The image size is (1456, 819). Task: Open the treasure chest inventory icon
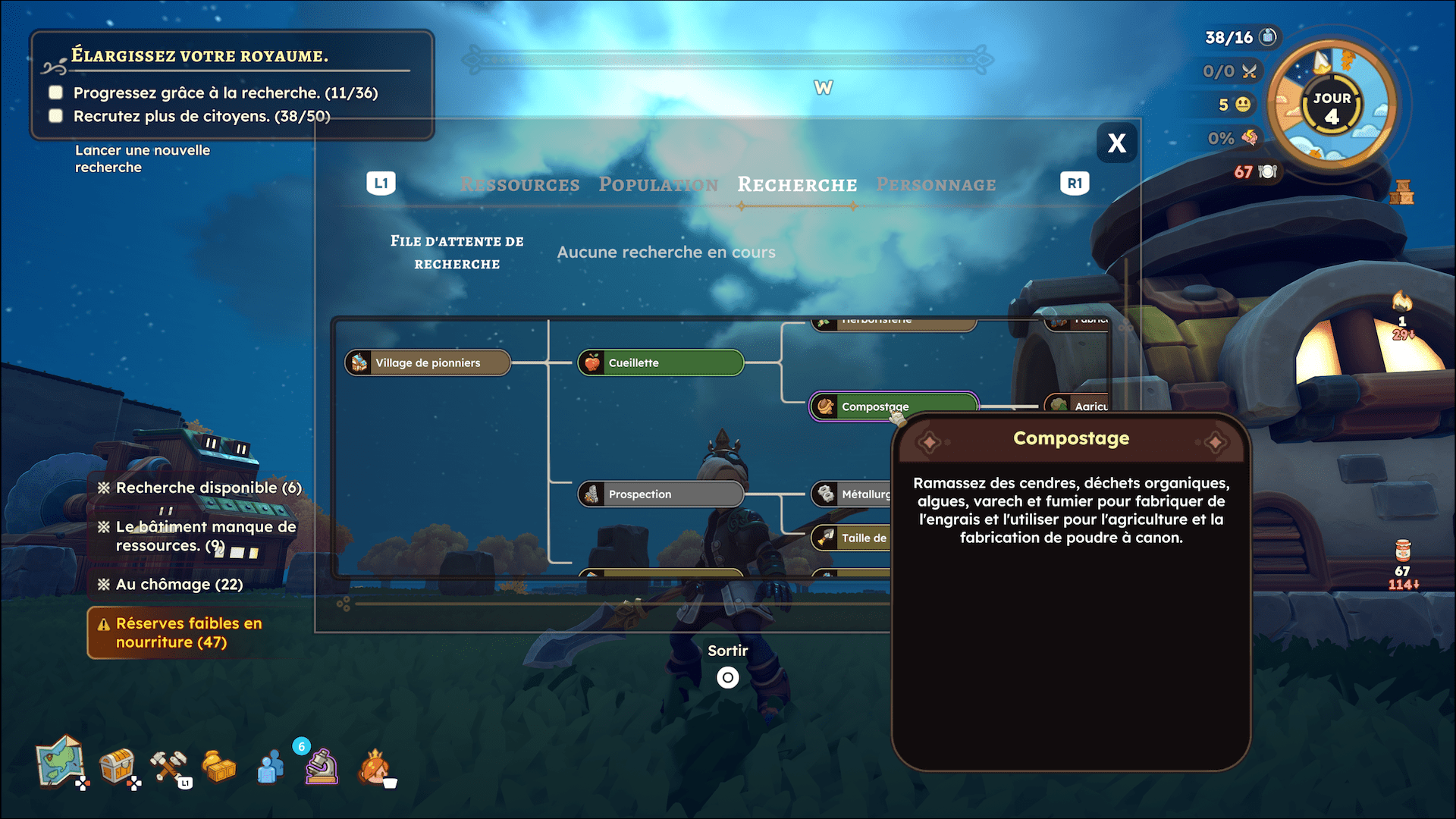pyautogui.click(x=117, y=766)
